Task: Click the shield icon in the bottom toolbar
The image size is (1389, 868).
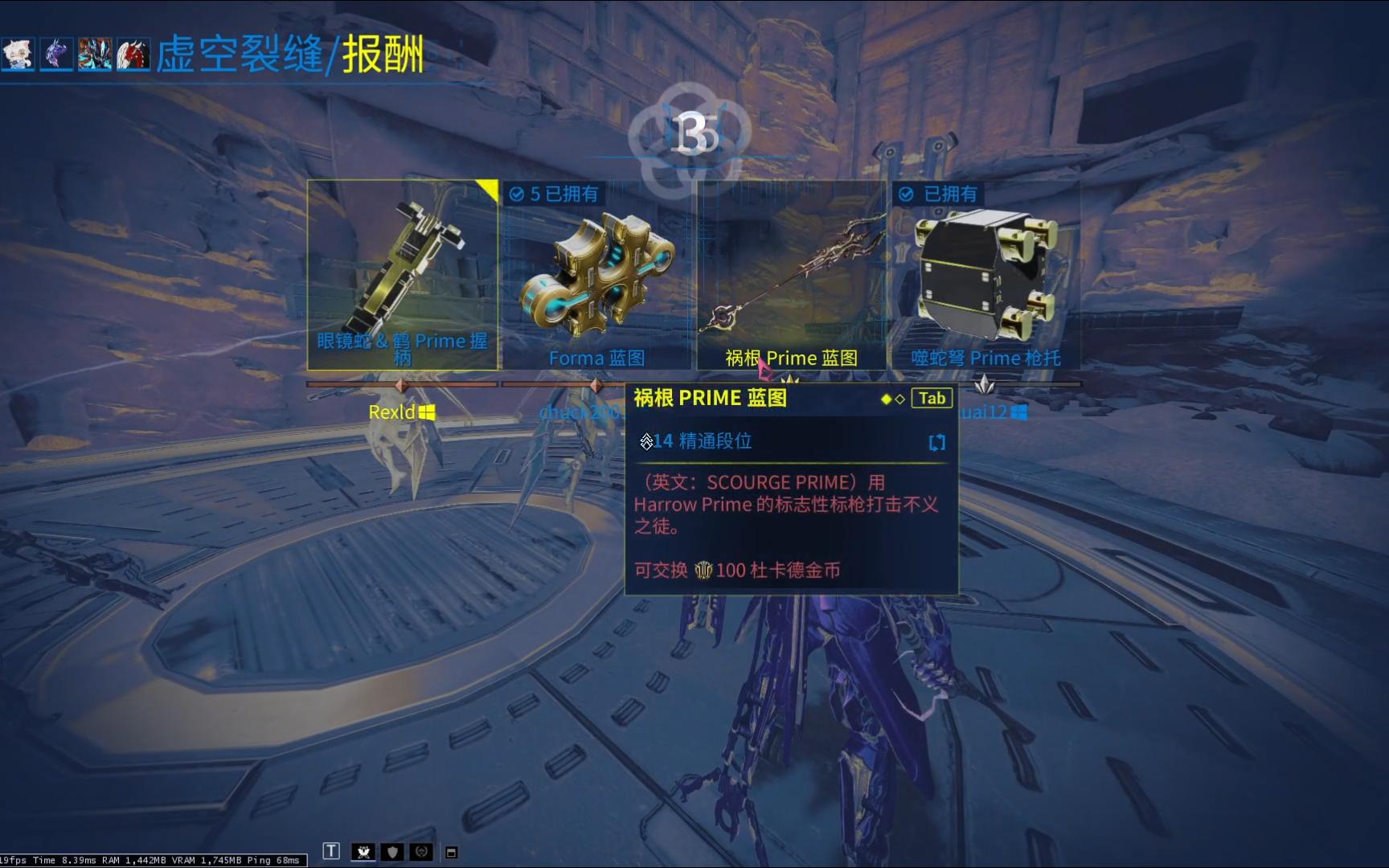Action: [392, 851]
